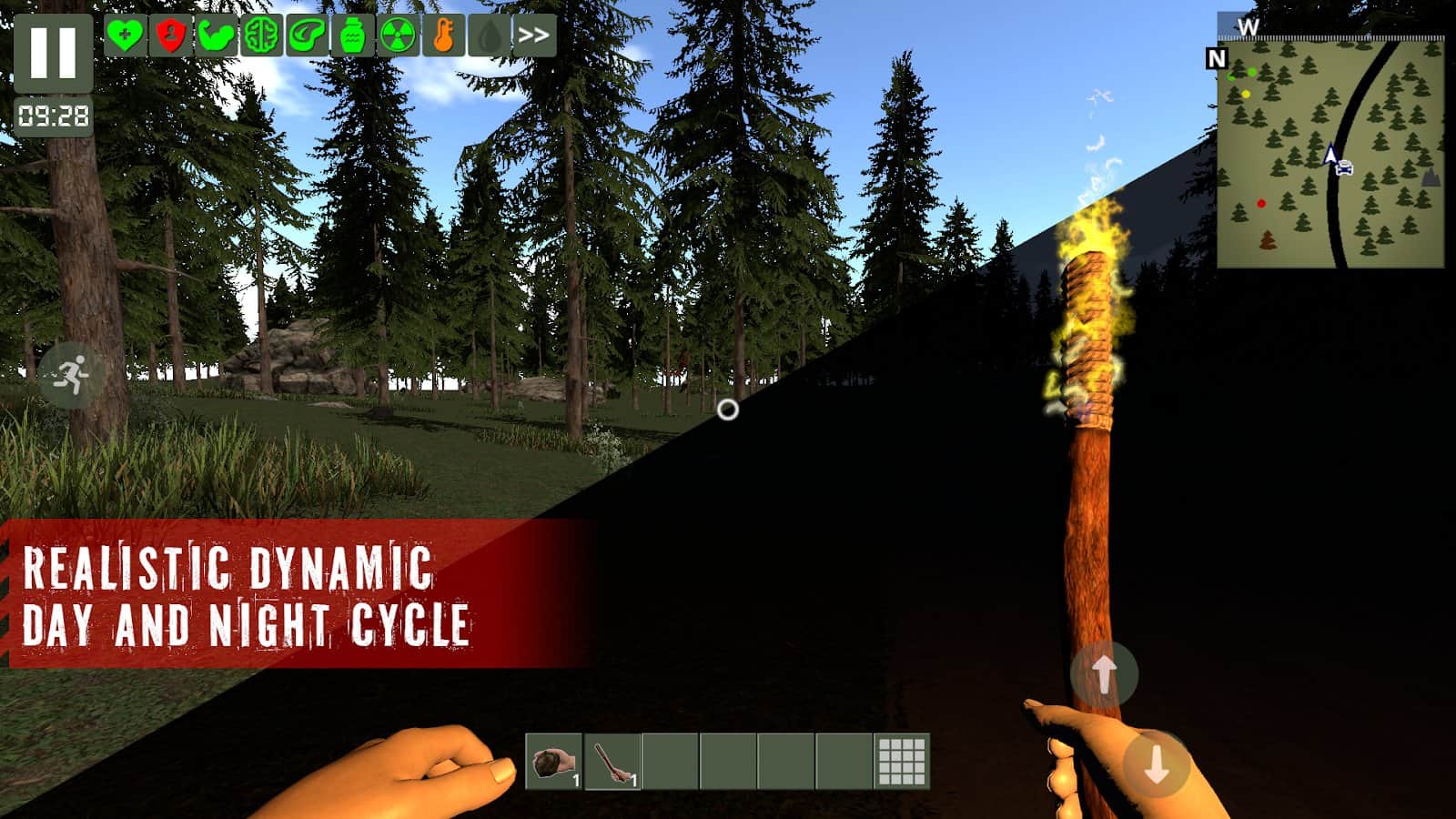Check the health heart status icon
Viewport: 1456px width, 819px height.
click(x=127, y=36)
